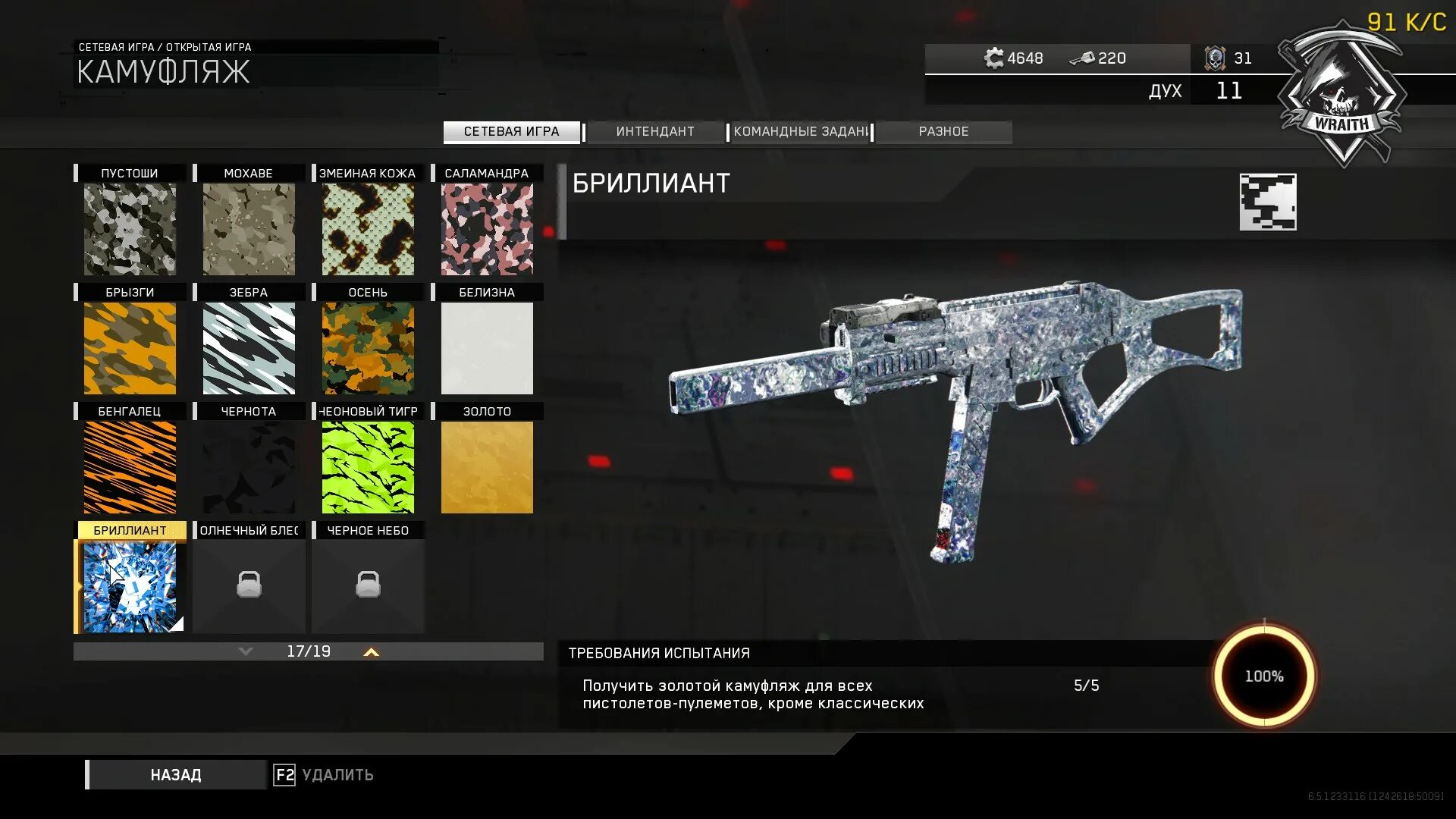The height and width of the screenshot is (819, 1456).
Task: Open the Интендант tab
Action: 655,132
